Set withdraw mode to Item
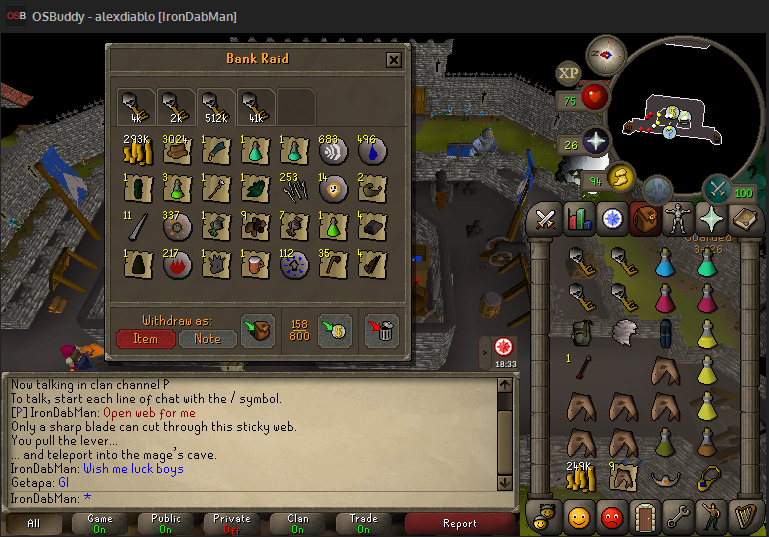 (145, 339)
